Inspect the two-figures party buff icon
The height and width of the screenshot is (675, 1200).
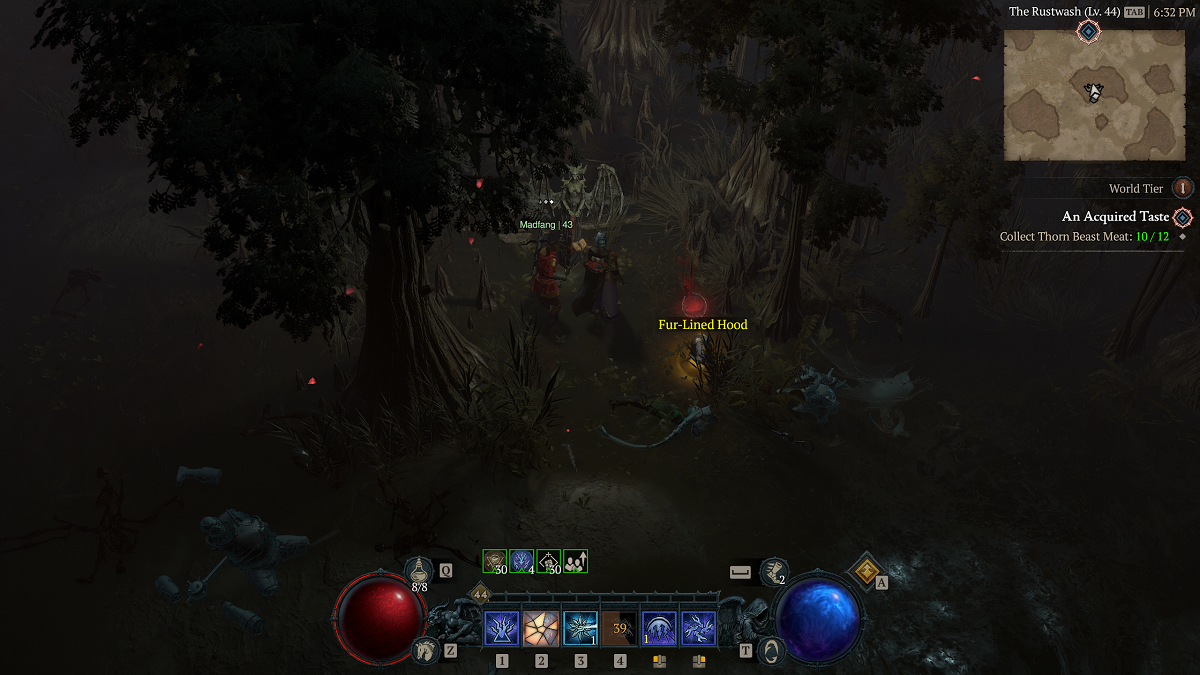(x=575, y=561)
